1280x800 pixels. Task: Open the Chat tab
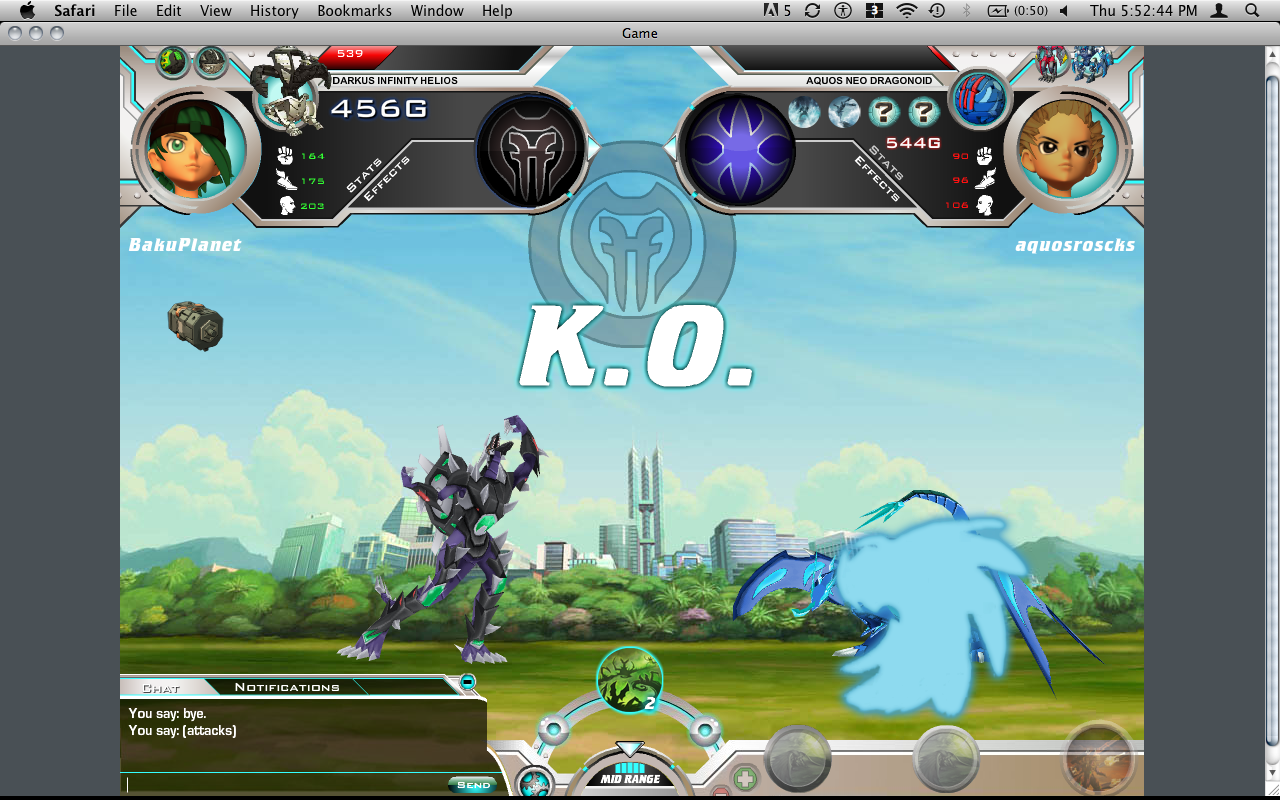click(x=161, y=688)
